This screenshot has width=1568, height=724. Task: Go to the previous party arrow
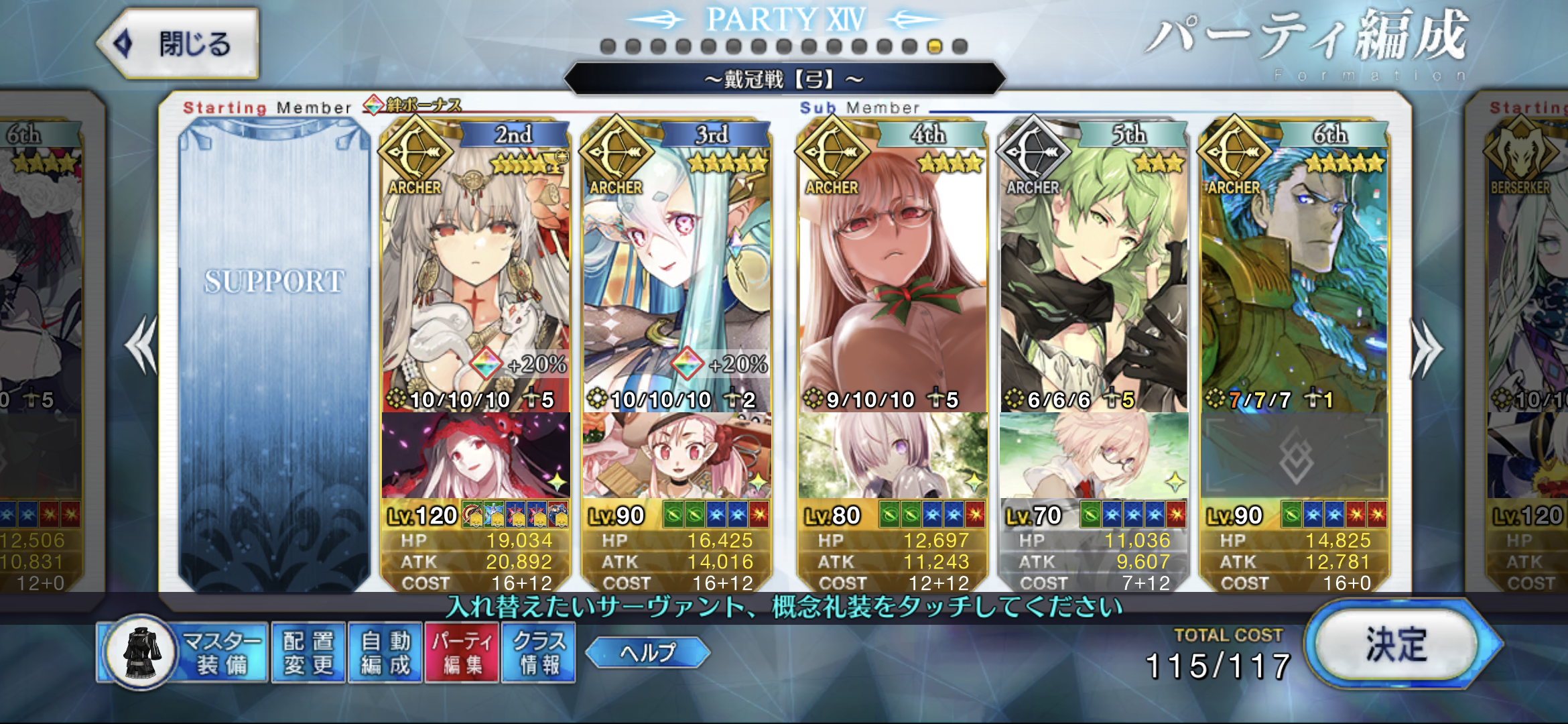click(141, 345)
